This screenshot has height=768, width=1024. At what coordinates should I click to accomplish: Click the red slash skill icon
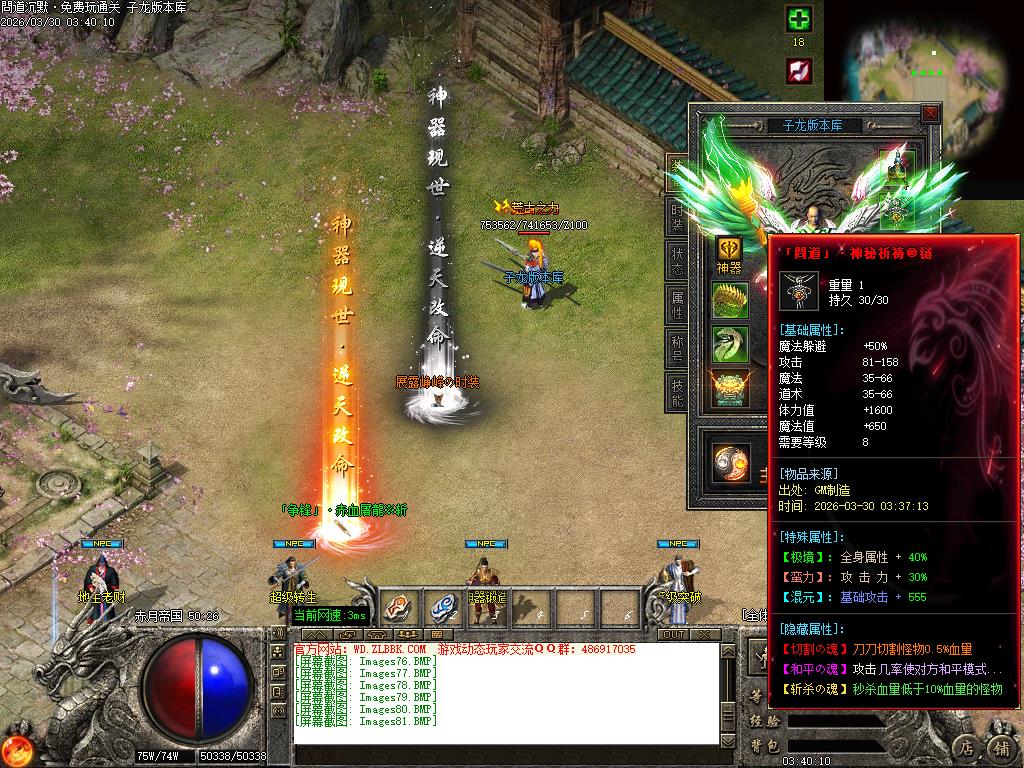pyautogui.click(x=798, y=70)
